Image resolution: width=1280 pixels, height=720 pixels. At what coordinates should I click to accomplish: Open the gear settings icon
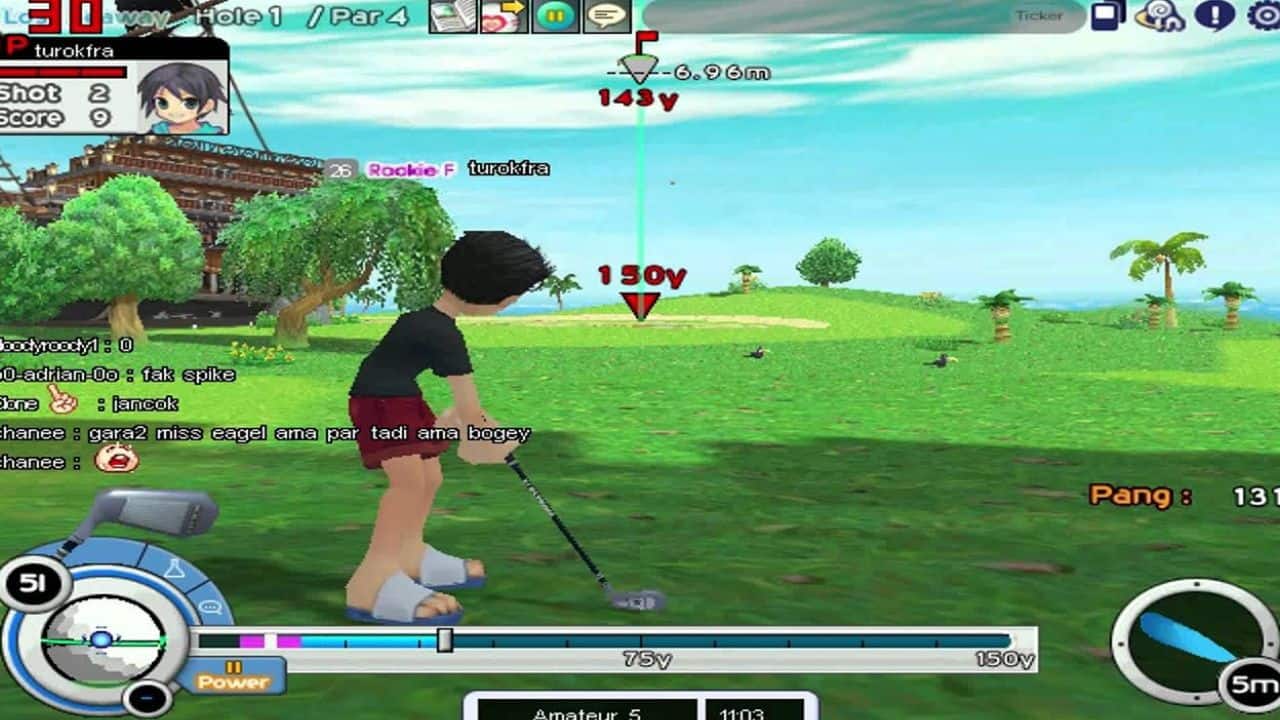point(1265,15)
